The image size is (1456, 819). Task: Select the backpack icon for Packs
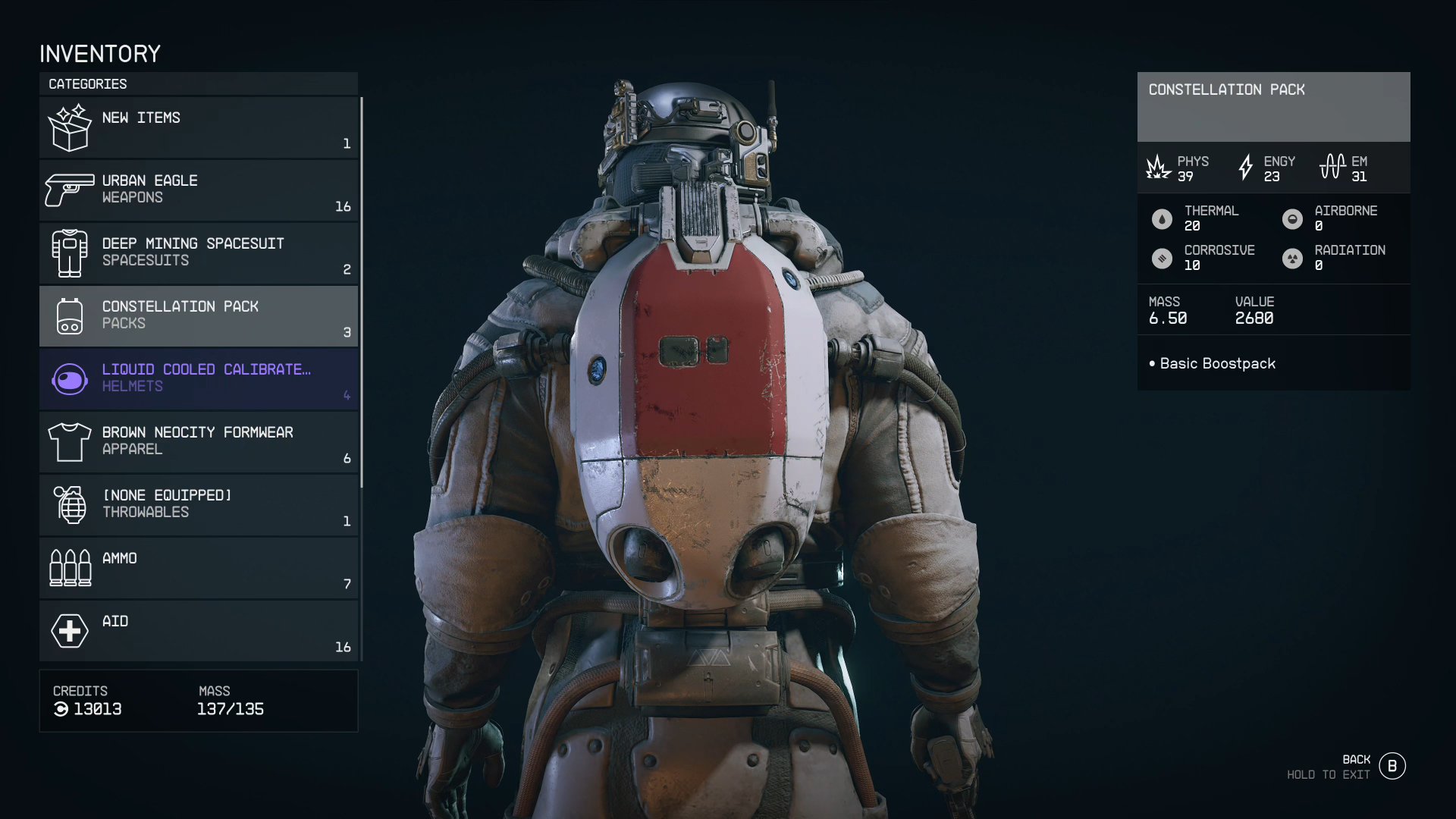[x=70, y=315]
